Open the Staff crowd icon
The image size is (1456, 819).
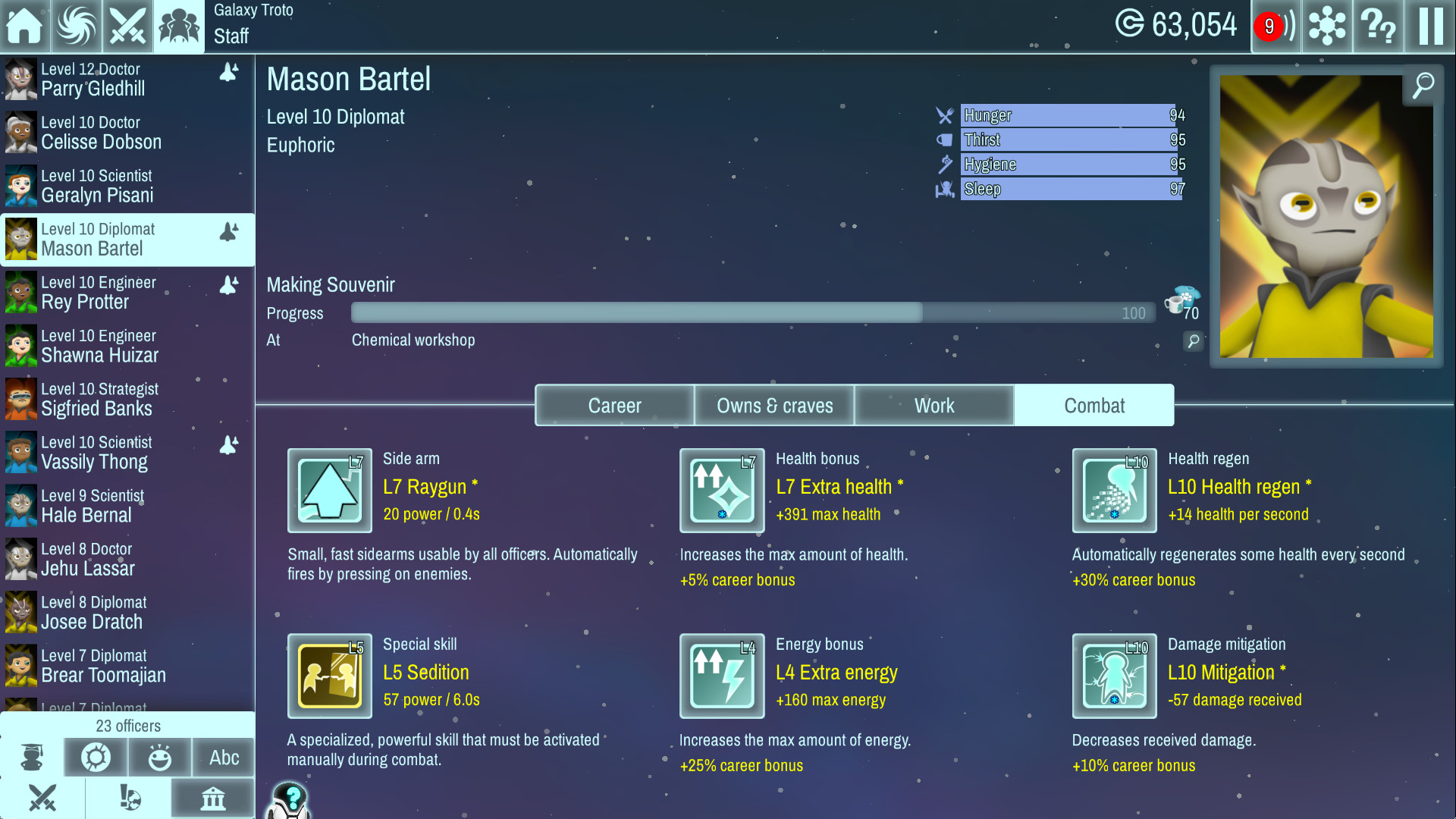coord(178,27)
